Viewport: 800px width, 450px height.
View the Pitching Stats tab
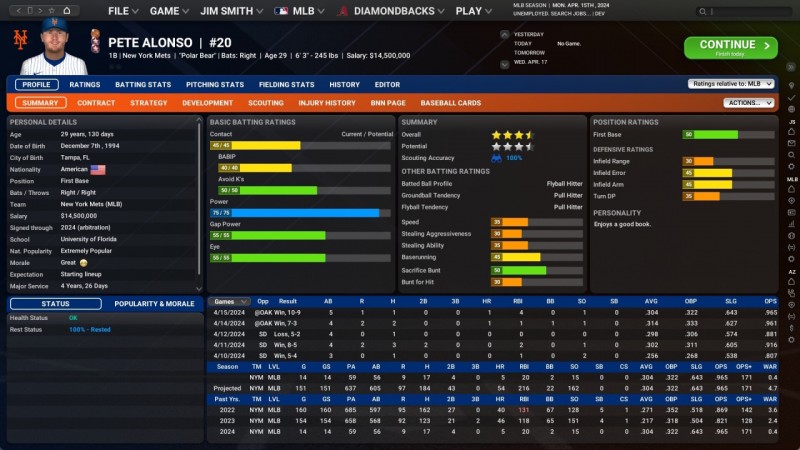click(x=215, y=85)
